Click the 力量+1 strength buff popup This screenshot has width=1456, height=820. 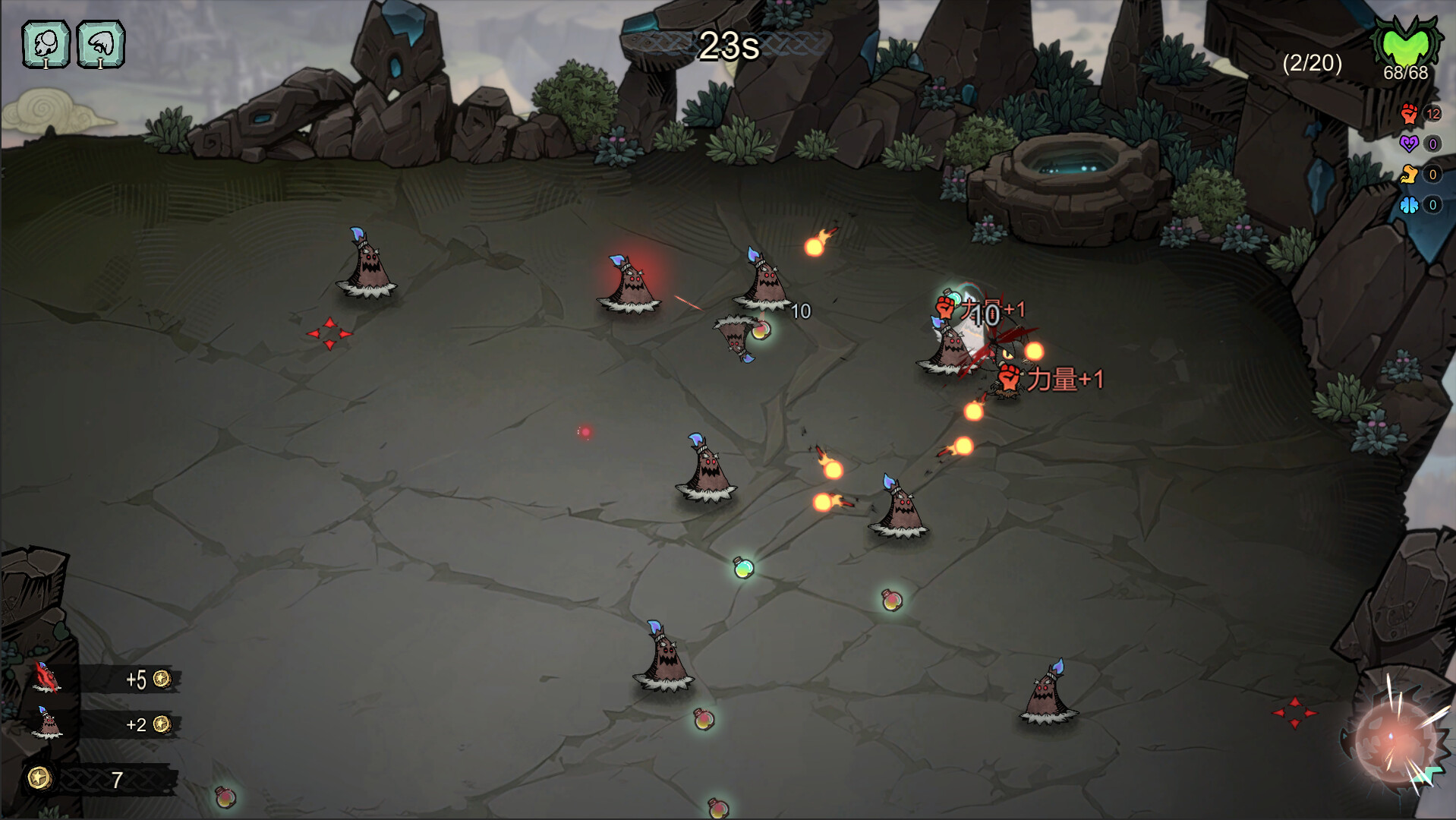click(1055, 378)
